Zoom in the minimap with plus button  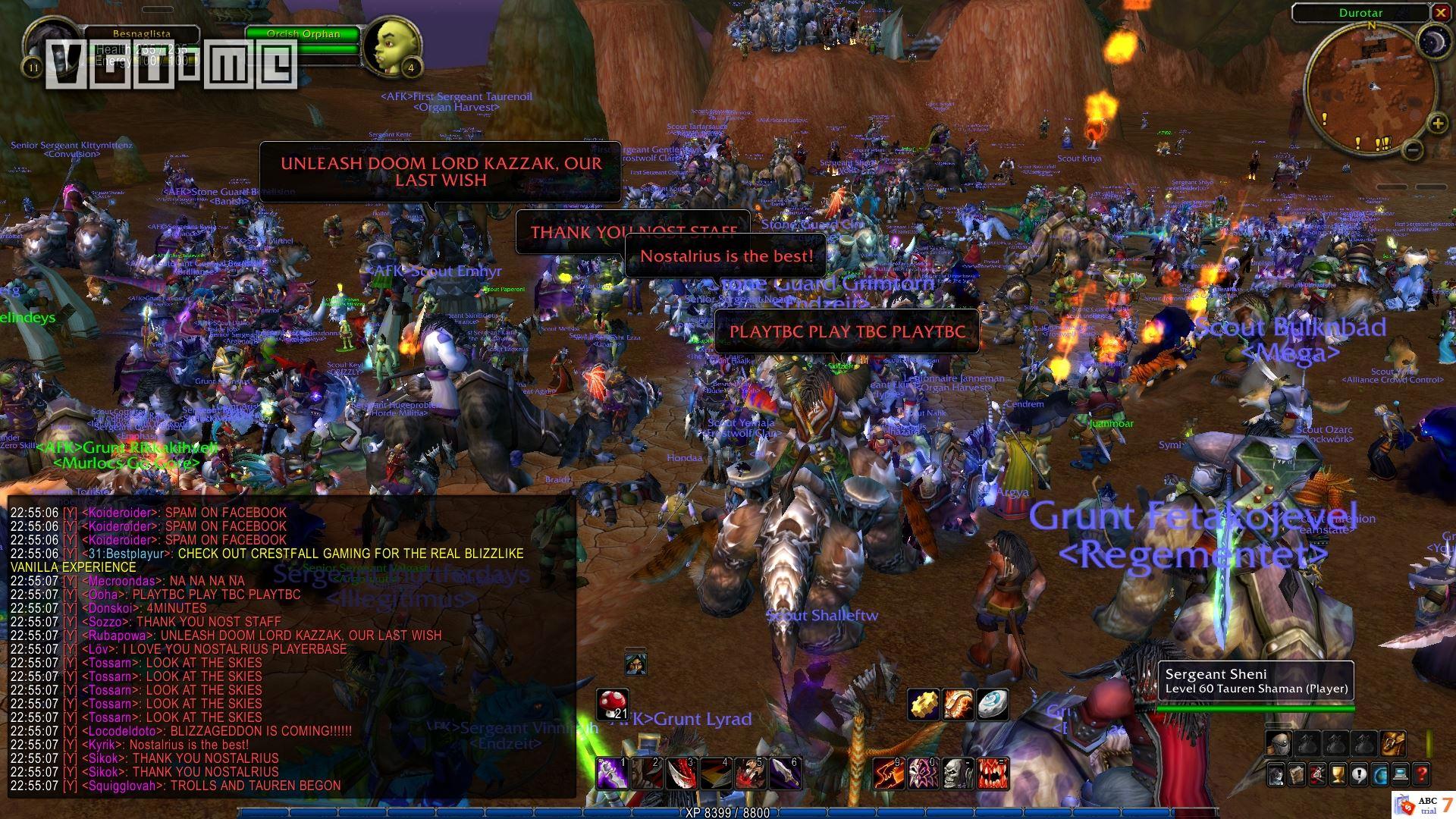[1437, 124]
